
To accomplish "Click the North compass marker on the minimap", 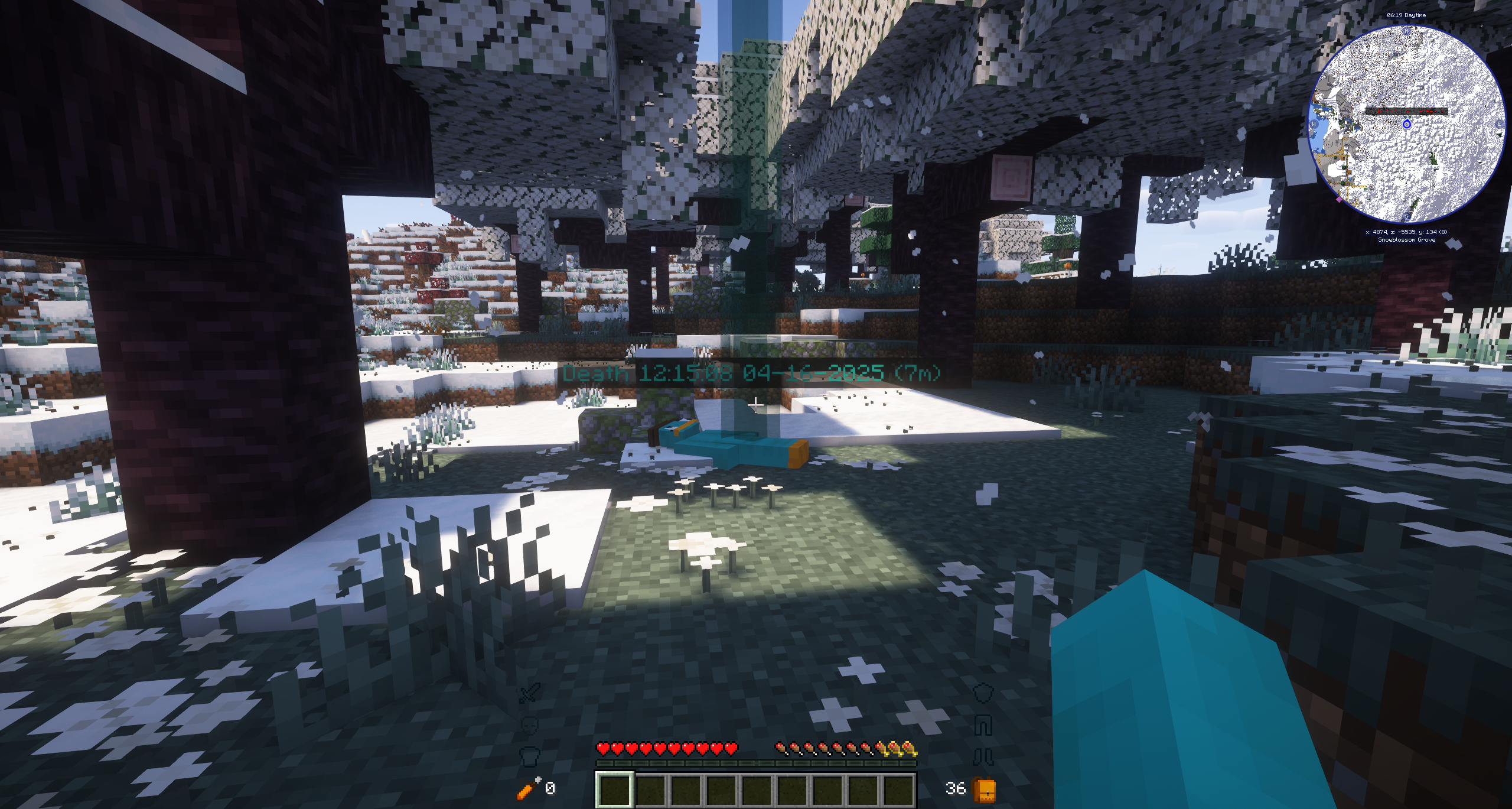I will (x=1406, y=31).
